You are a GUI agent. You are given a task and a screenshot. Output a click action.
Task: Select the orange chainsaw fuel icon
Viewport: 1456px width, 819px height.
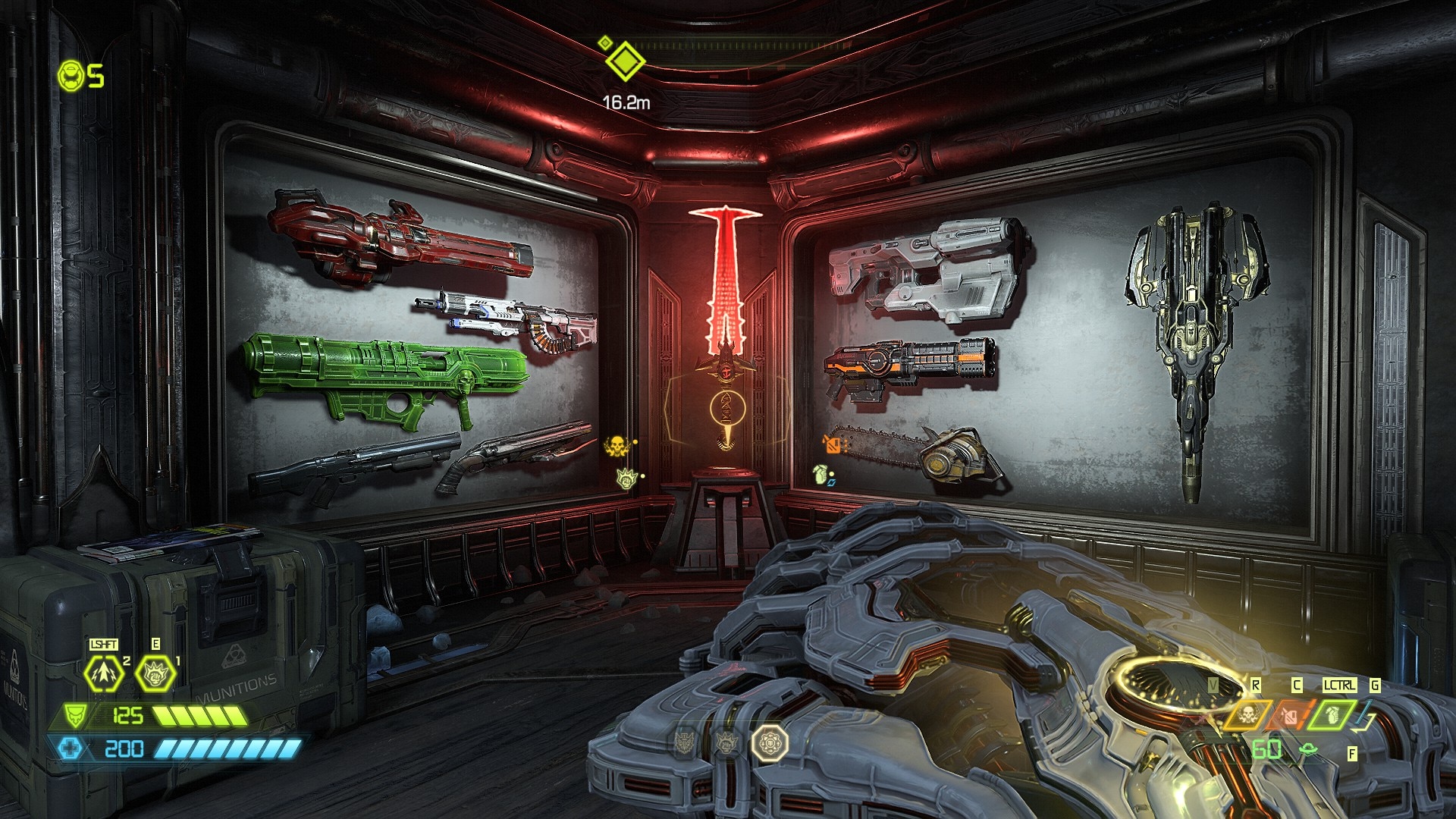pyautogui.click(x=1291, y=714)
